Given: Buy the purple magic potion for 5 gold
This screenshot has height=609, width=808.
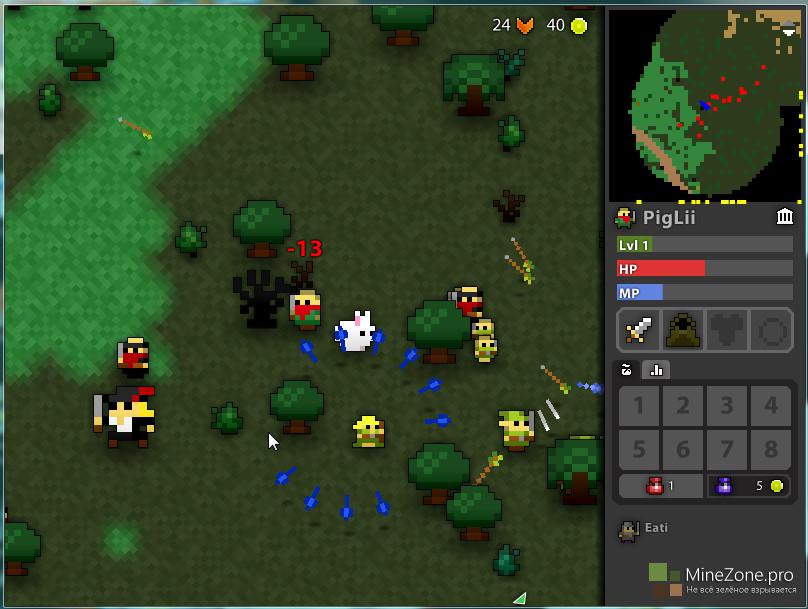Looking at the screenshot, I should (x=749, y=486).
